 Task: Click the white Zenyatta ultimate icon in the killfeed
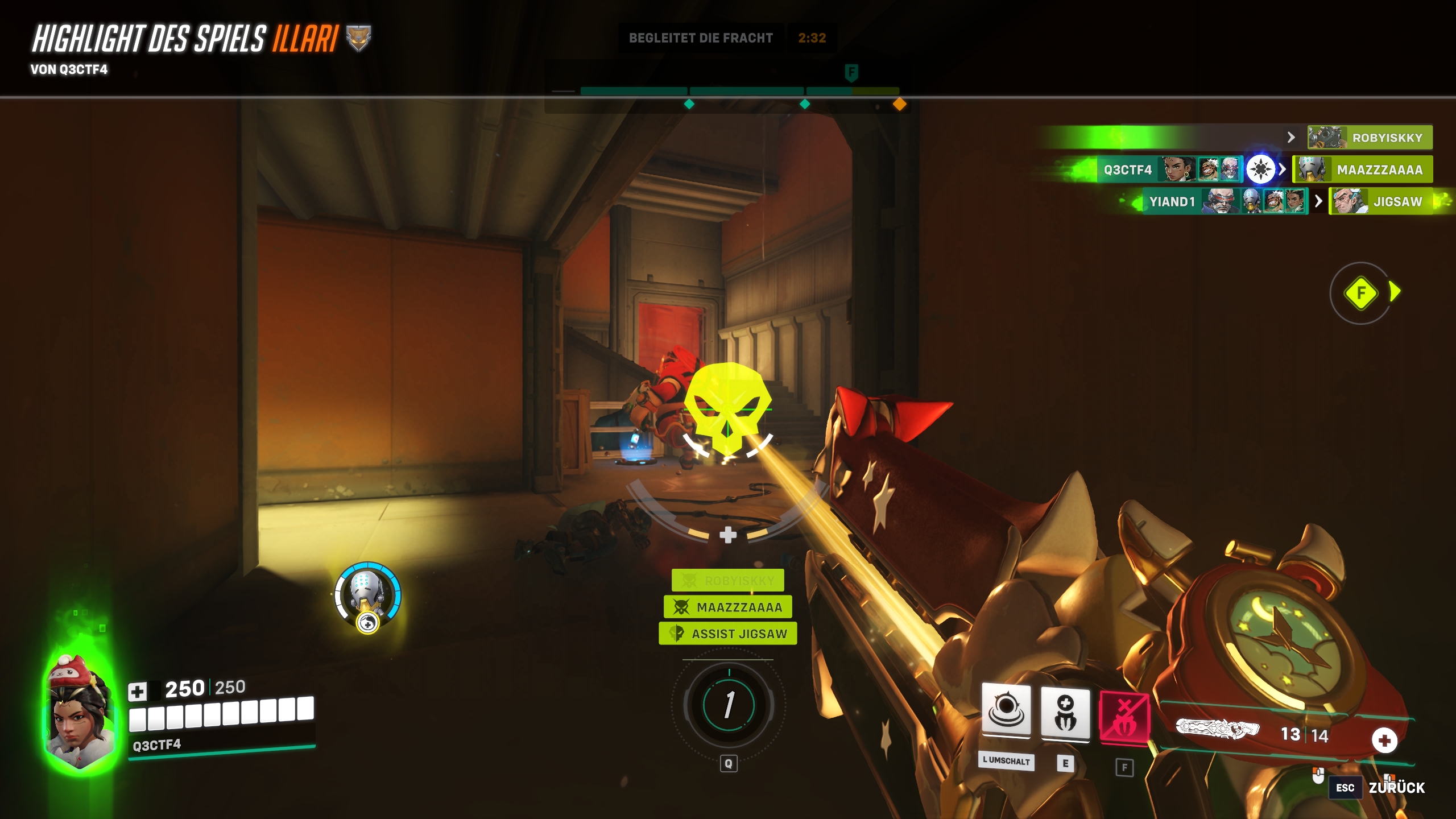coord(1260,169)
